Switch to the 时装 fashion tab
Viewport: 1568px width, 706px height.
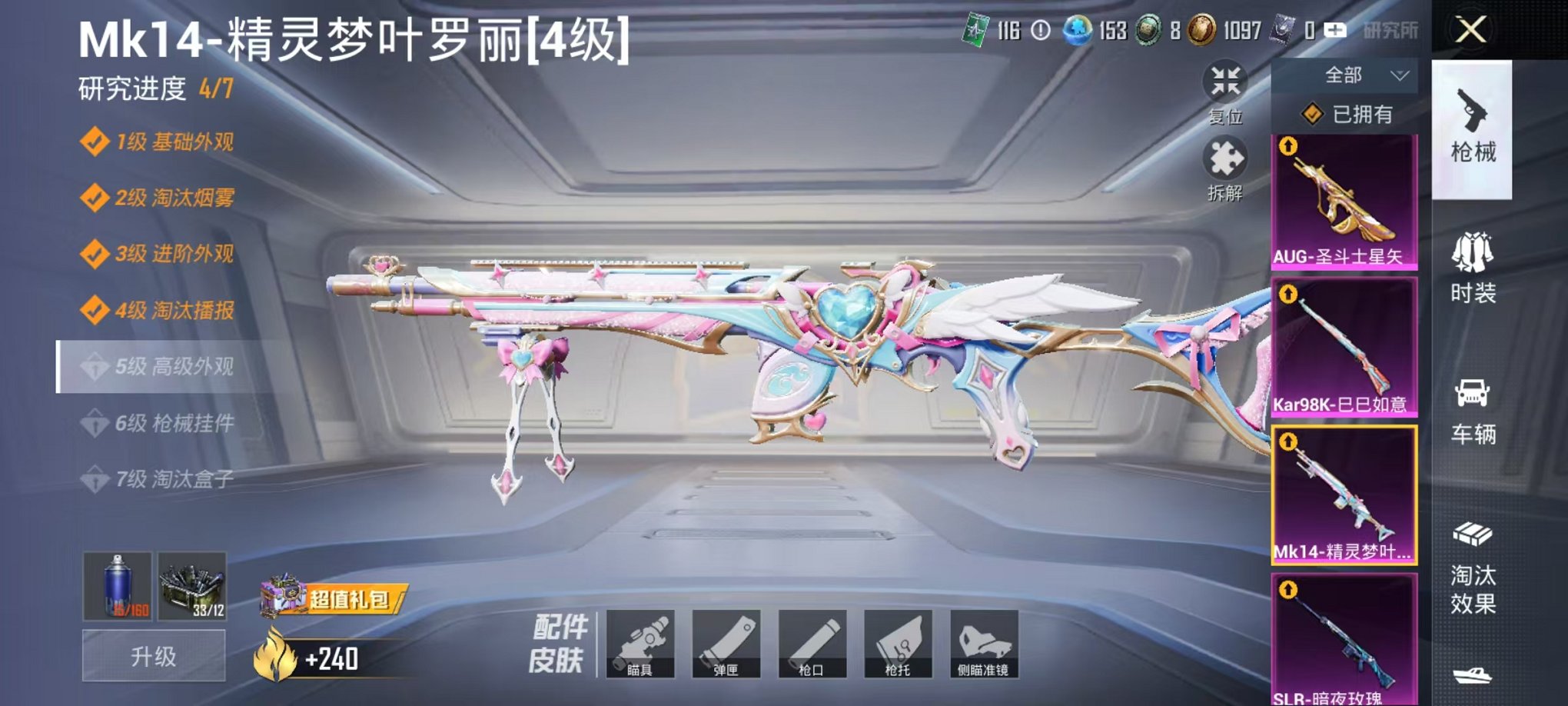pyautogui.click(x=1473, y=269)
